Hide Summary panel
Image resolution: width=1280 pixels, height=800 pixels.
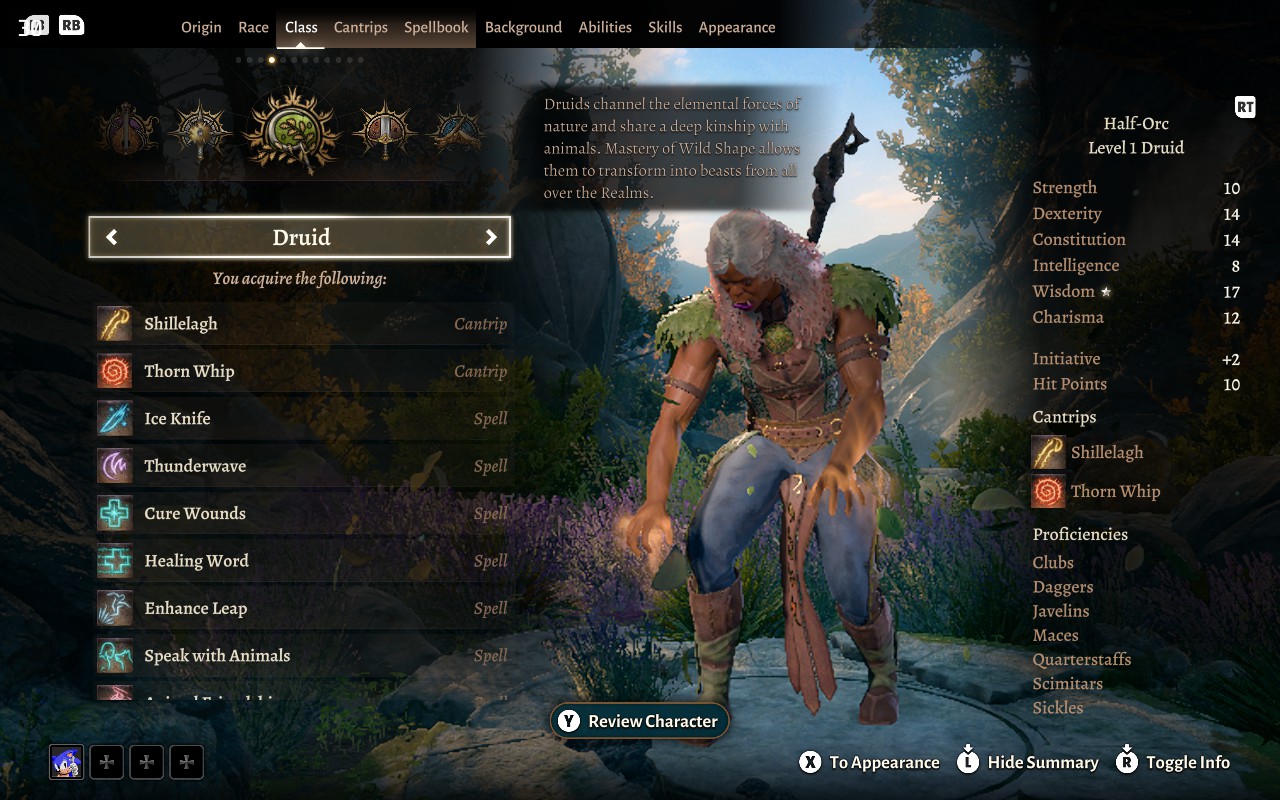pos(1027,762)
